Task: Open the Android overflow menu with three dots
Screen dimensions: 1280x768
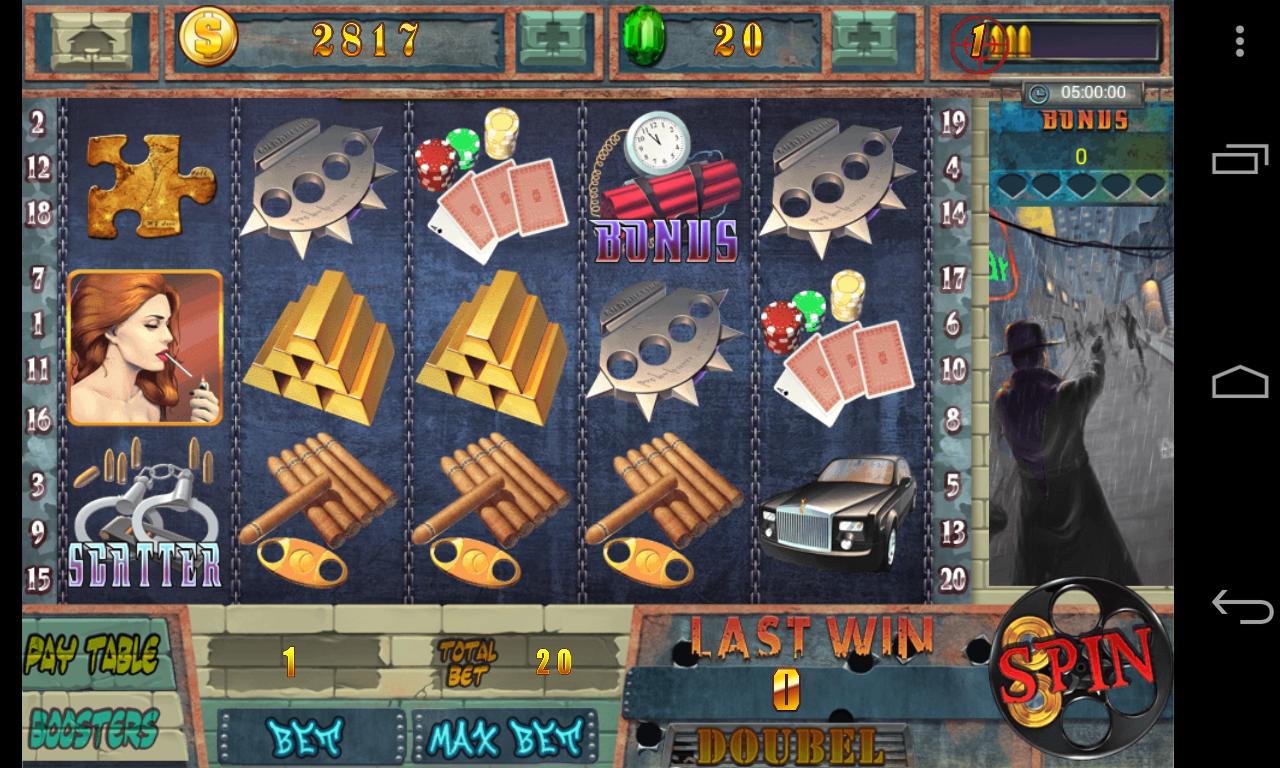Action: pos(1240,40)
